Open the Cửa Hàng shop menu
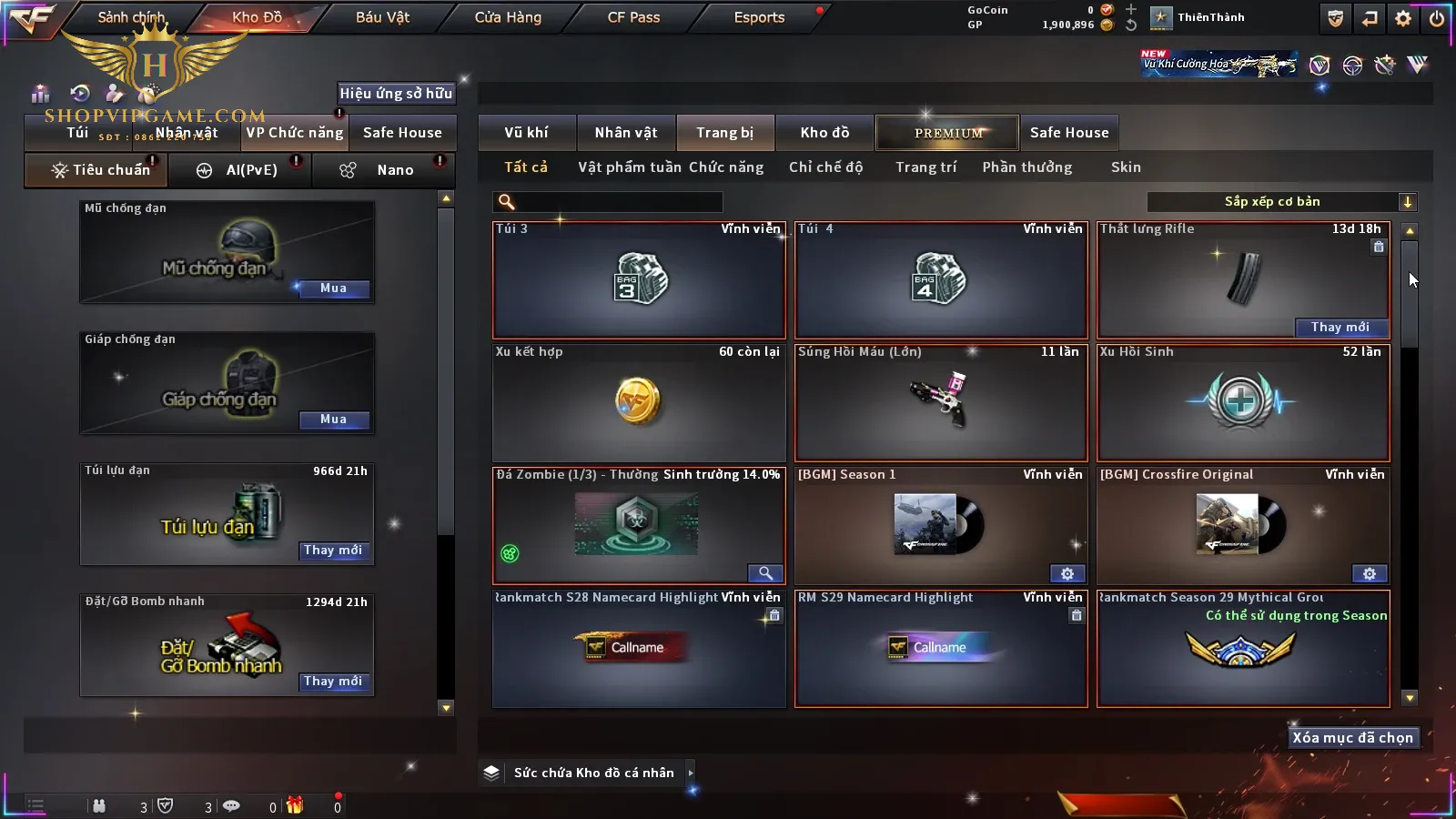Image resolution: width=1456 pixels, height=819 pixels. 508,17
